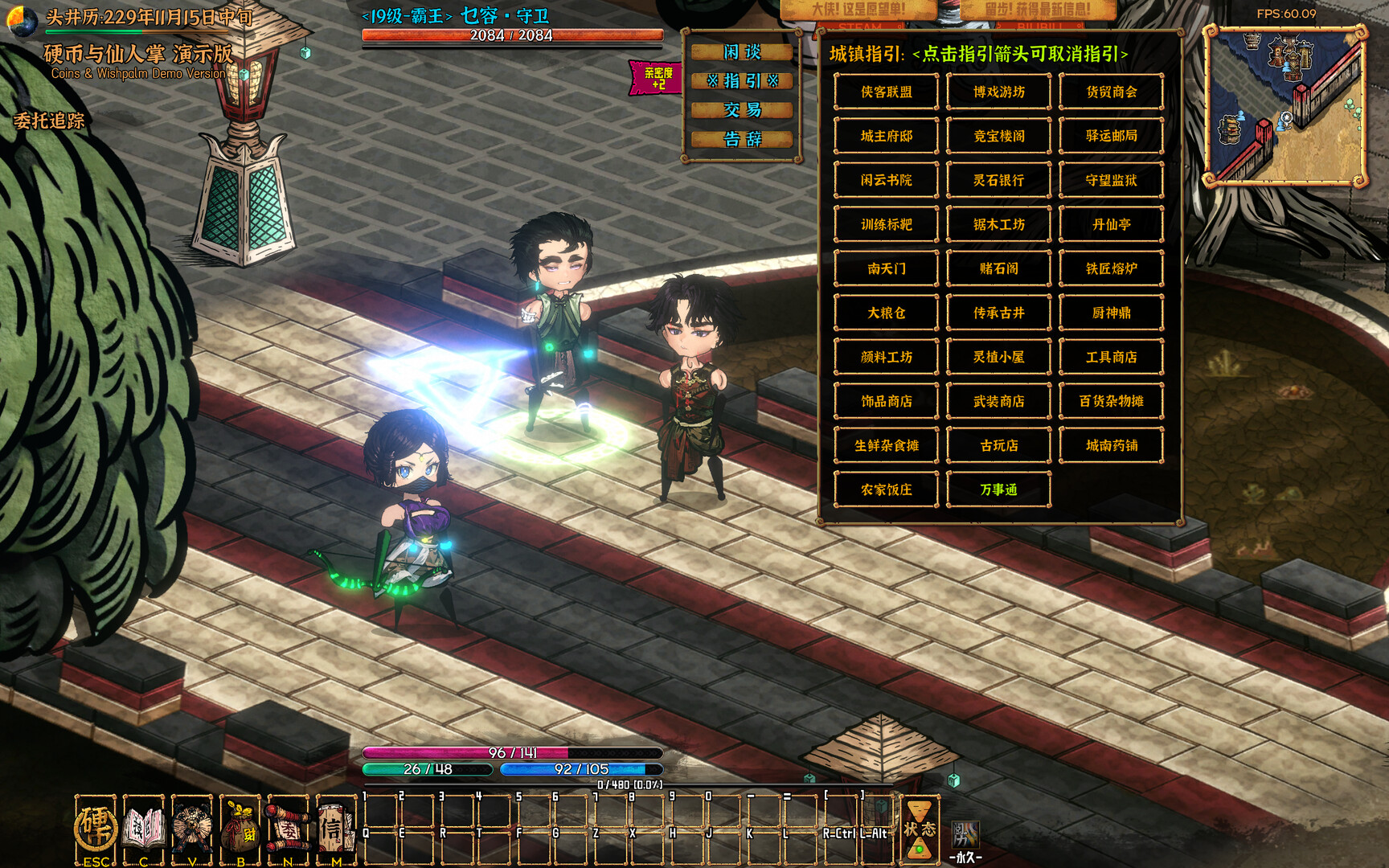Select the 指引 guide option
Viewport: 1389px width, 868px height.
coord(741,81)
